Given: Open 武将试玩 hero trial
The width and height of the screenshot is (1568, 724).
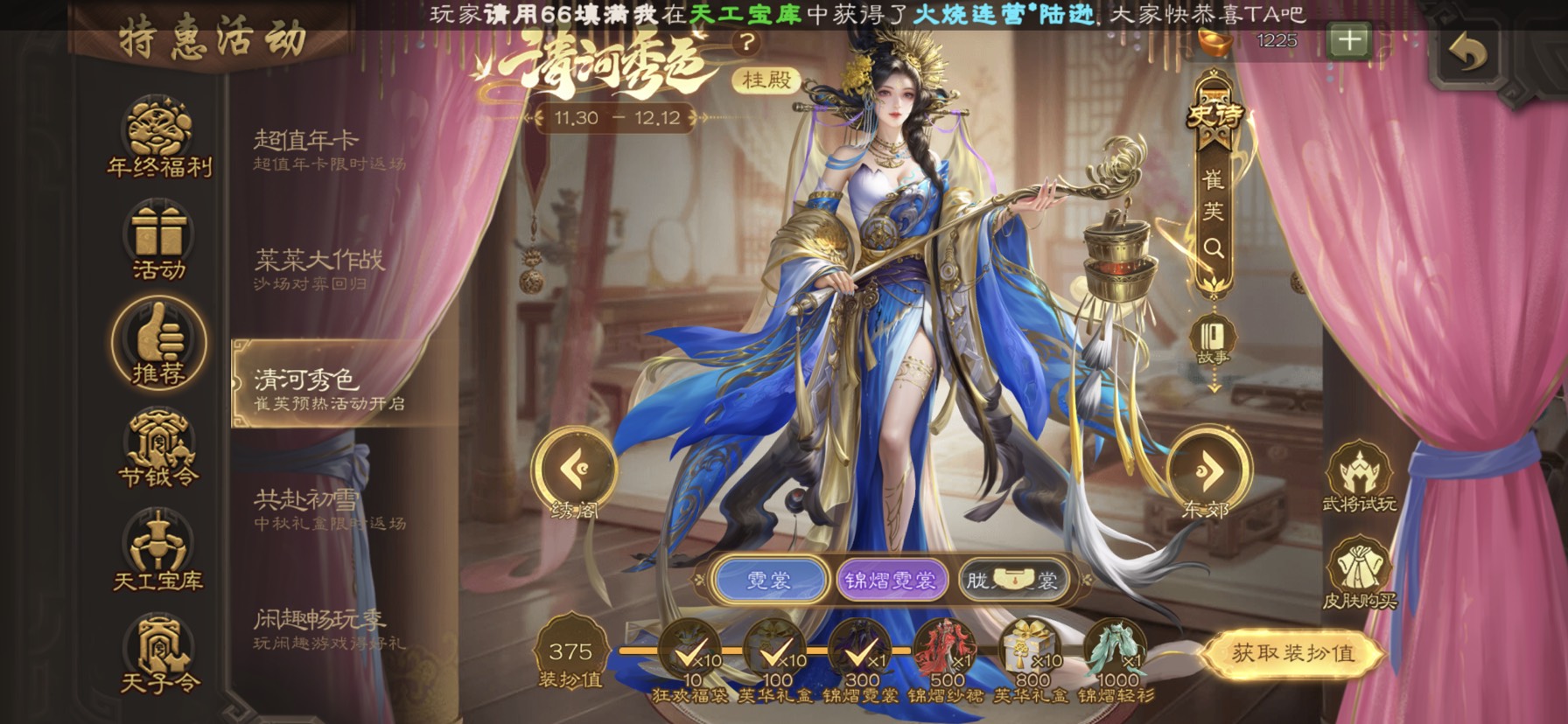Looking at the screenshot, I should point(1359,479).
